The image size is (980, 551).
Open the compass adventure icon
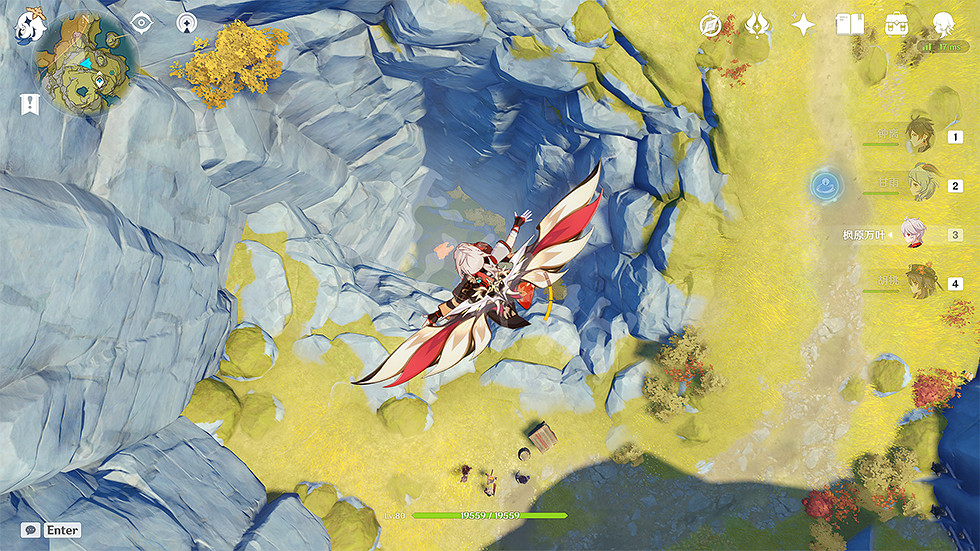tap(711, 25)
